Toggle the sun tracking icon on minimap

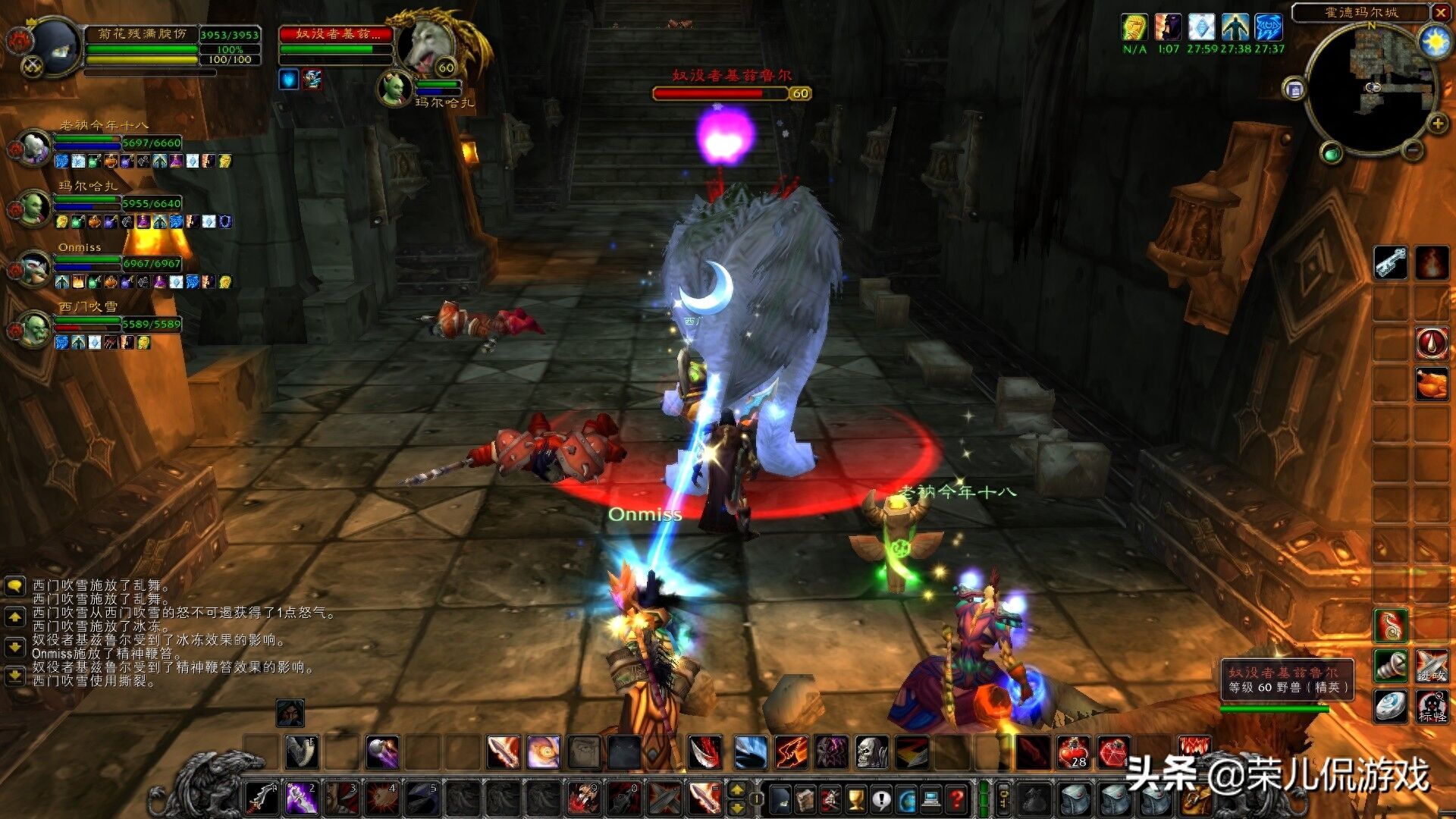[x=1436, y=41]
